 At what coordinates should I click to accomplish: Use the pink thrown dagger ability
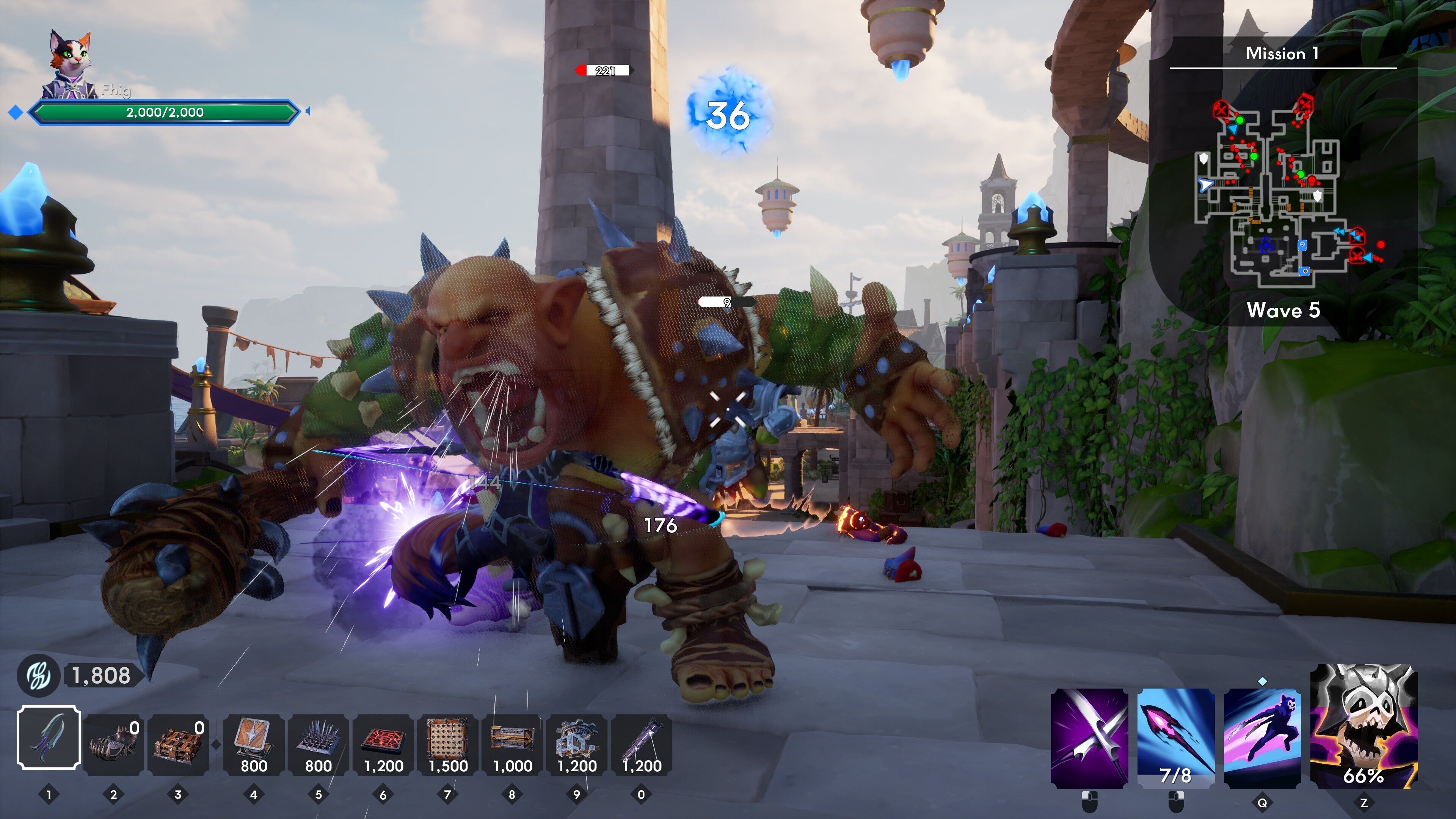(x=1176, y=737)
